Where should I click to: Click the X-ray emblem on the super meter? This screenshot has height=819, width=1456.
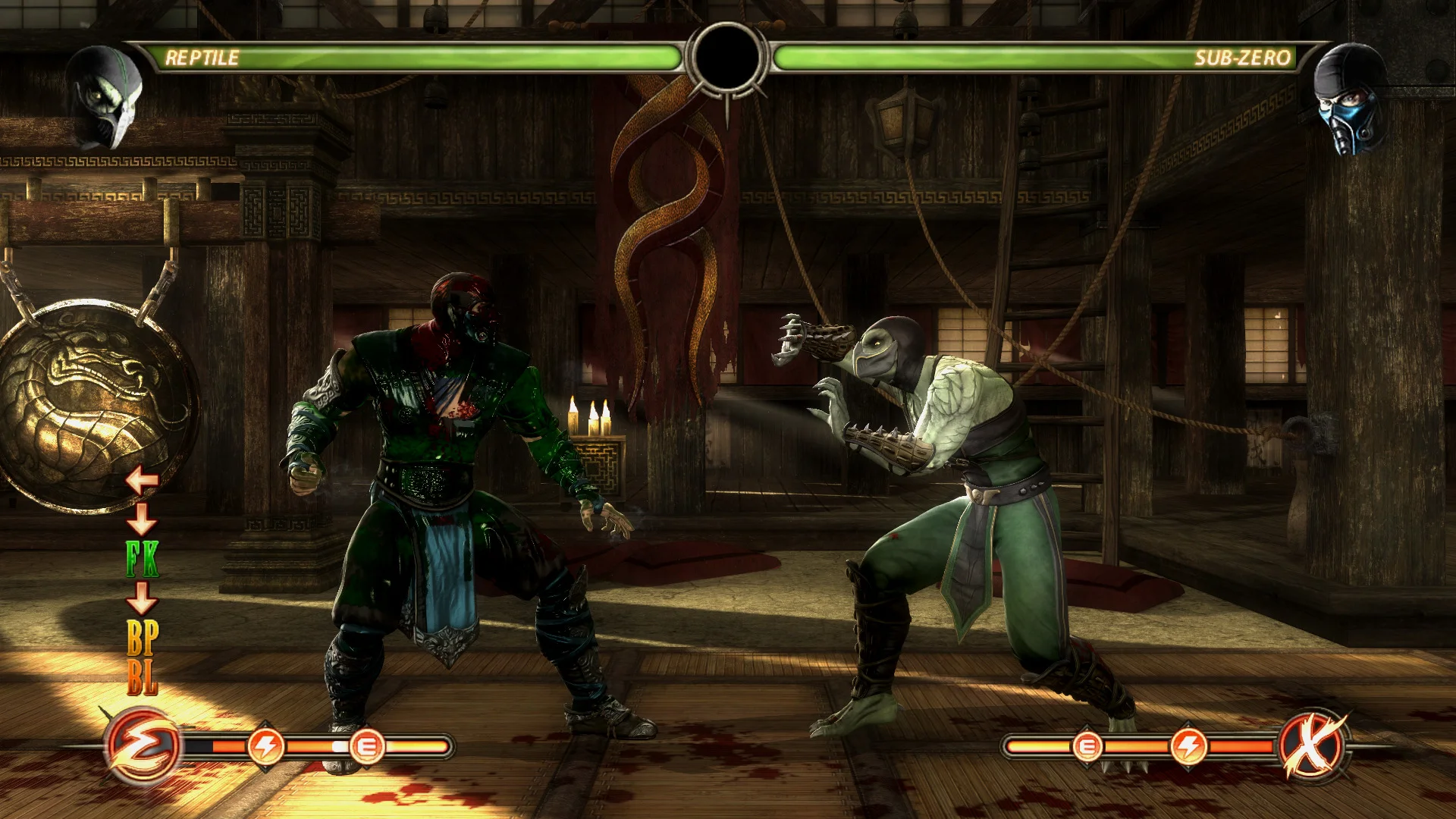[x=1313, y=746]
